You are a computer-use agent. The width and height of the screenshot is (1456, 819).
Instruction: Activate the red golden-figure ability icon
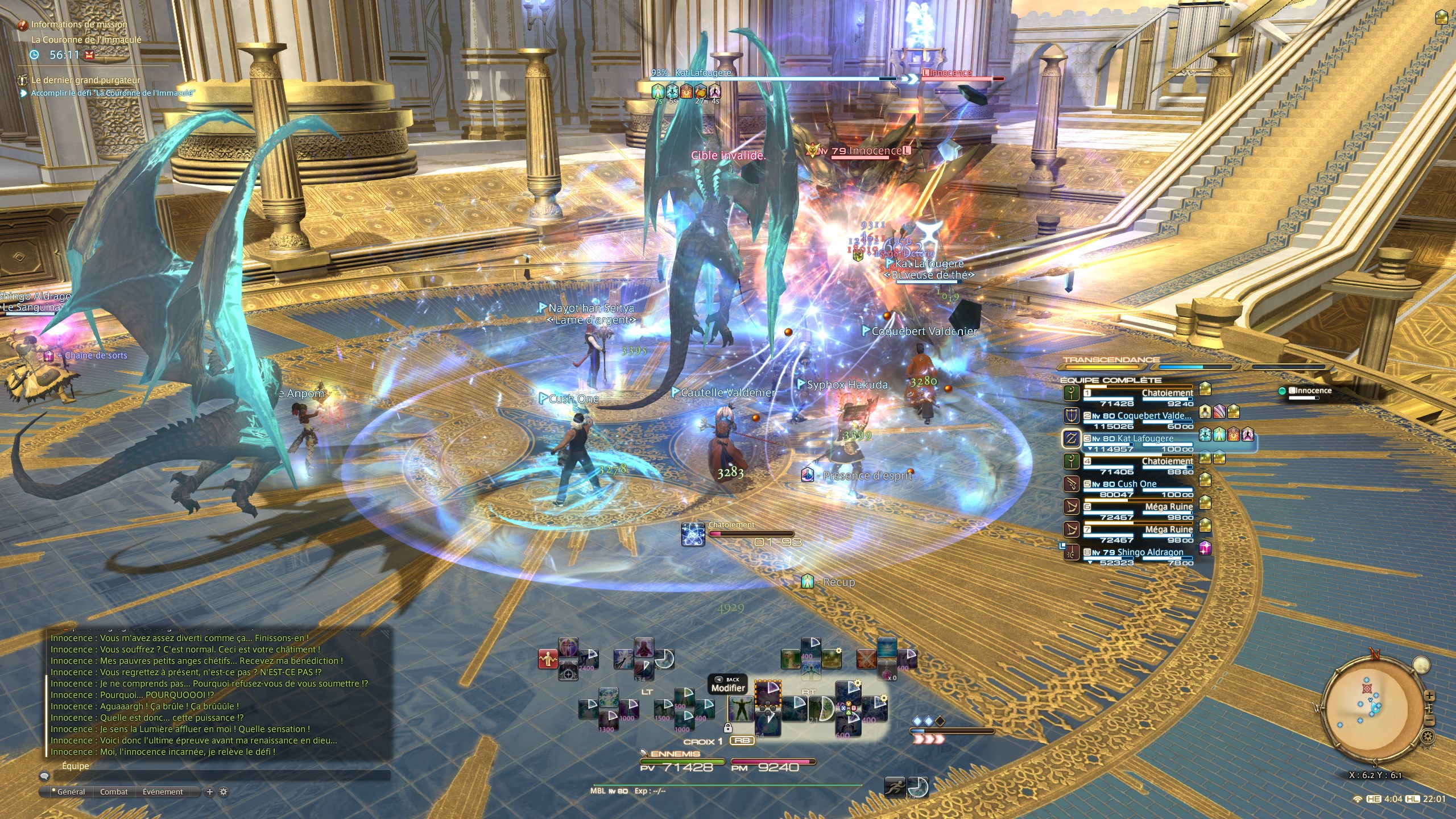click(548, 659)
